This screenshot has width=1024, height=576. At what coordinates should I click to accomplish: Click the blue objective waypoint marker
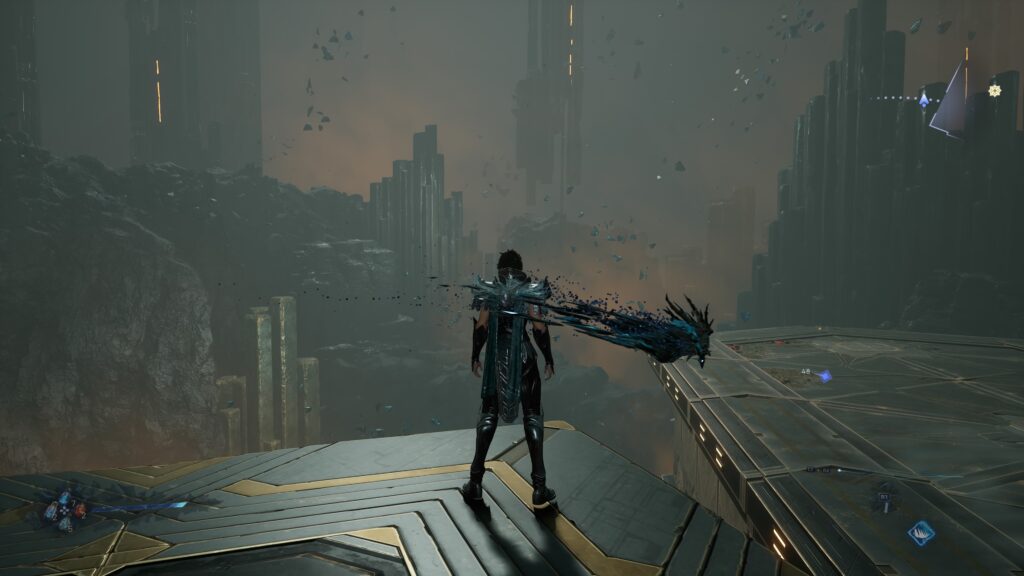click(824, 375)
